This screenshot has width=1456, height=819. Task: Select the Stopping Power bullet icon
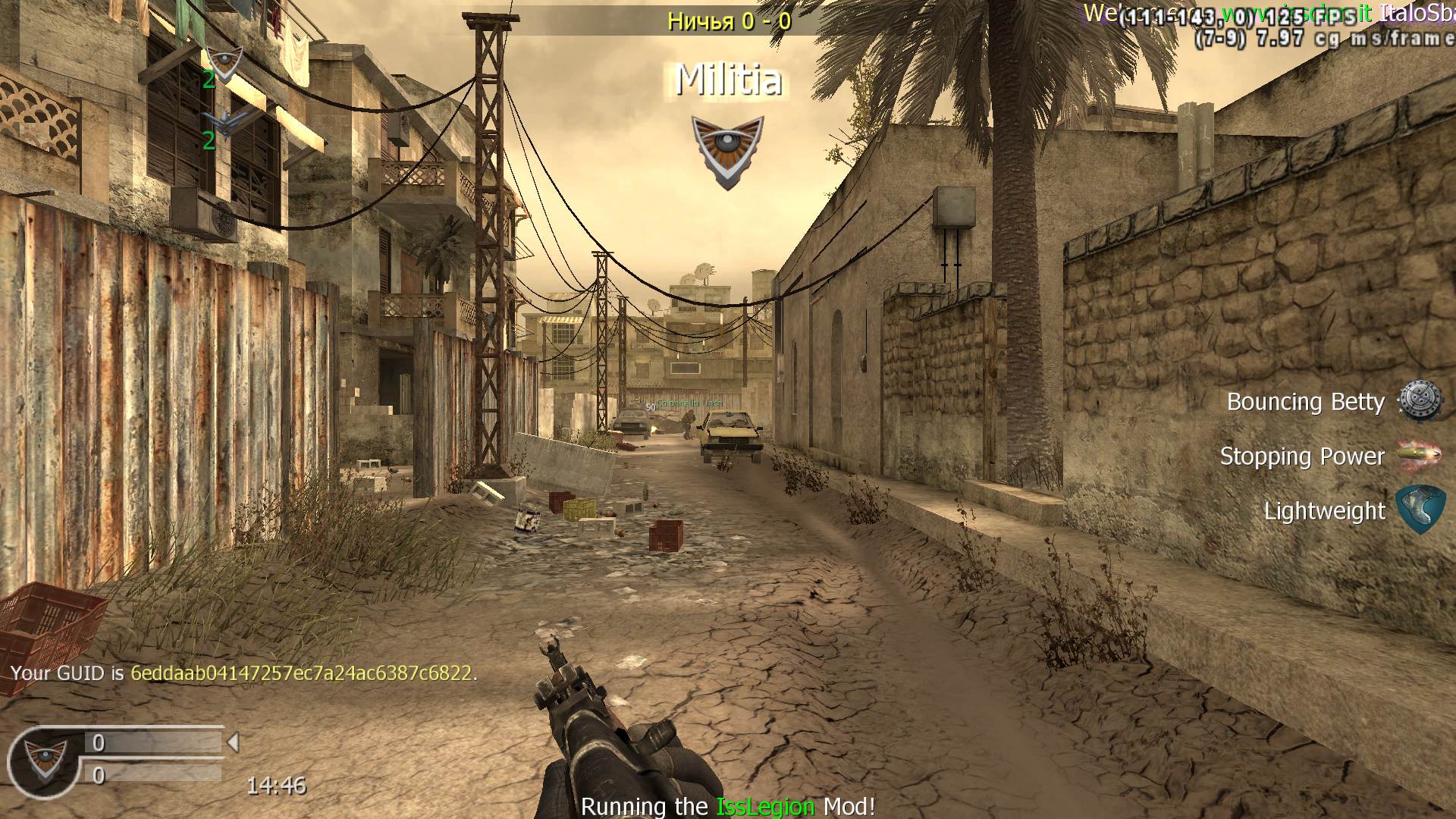(1419, 456)
